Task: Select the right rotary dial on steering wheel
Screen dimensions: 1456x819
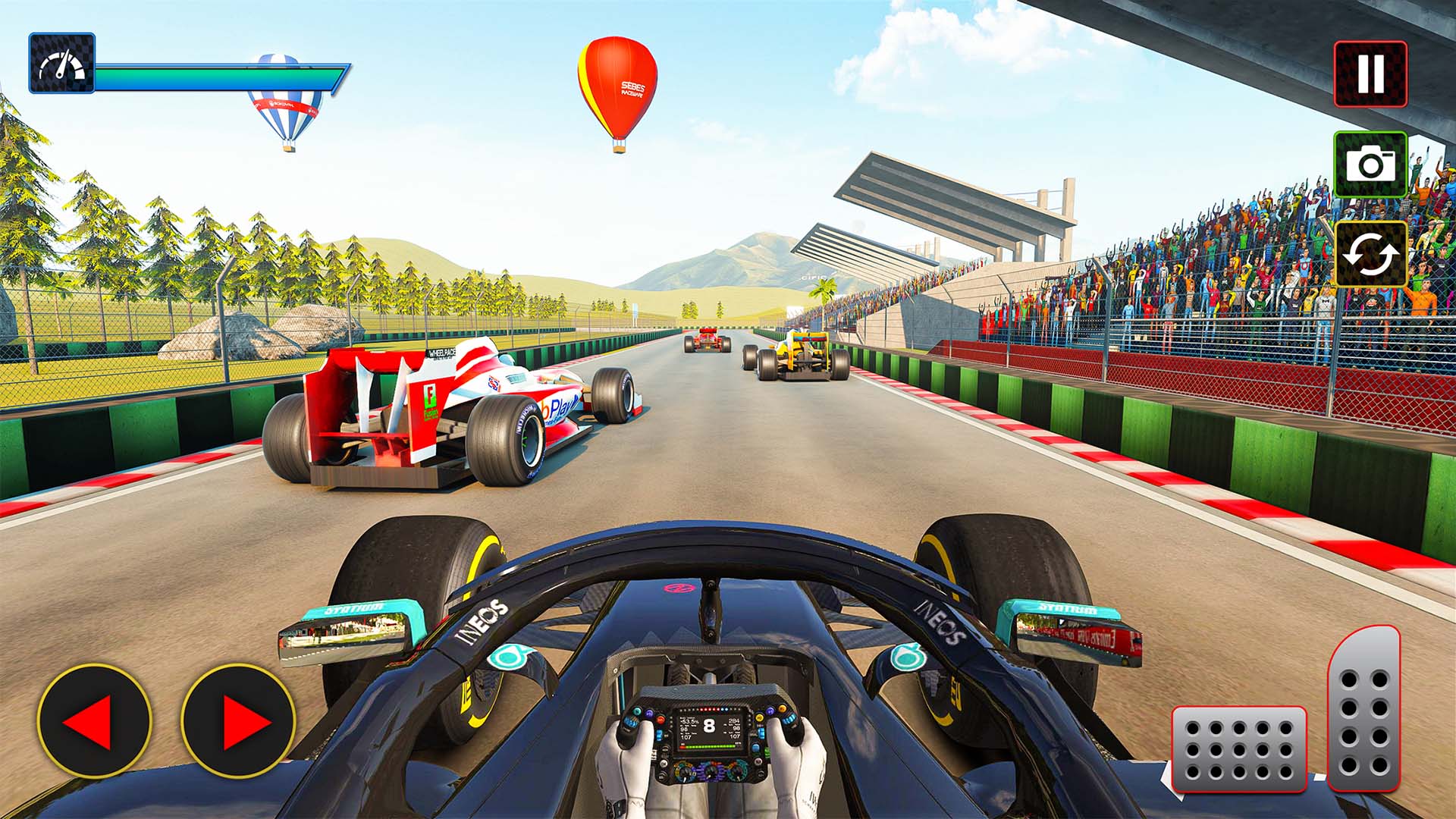Action: click(737, 773)
